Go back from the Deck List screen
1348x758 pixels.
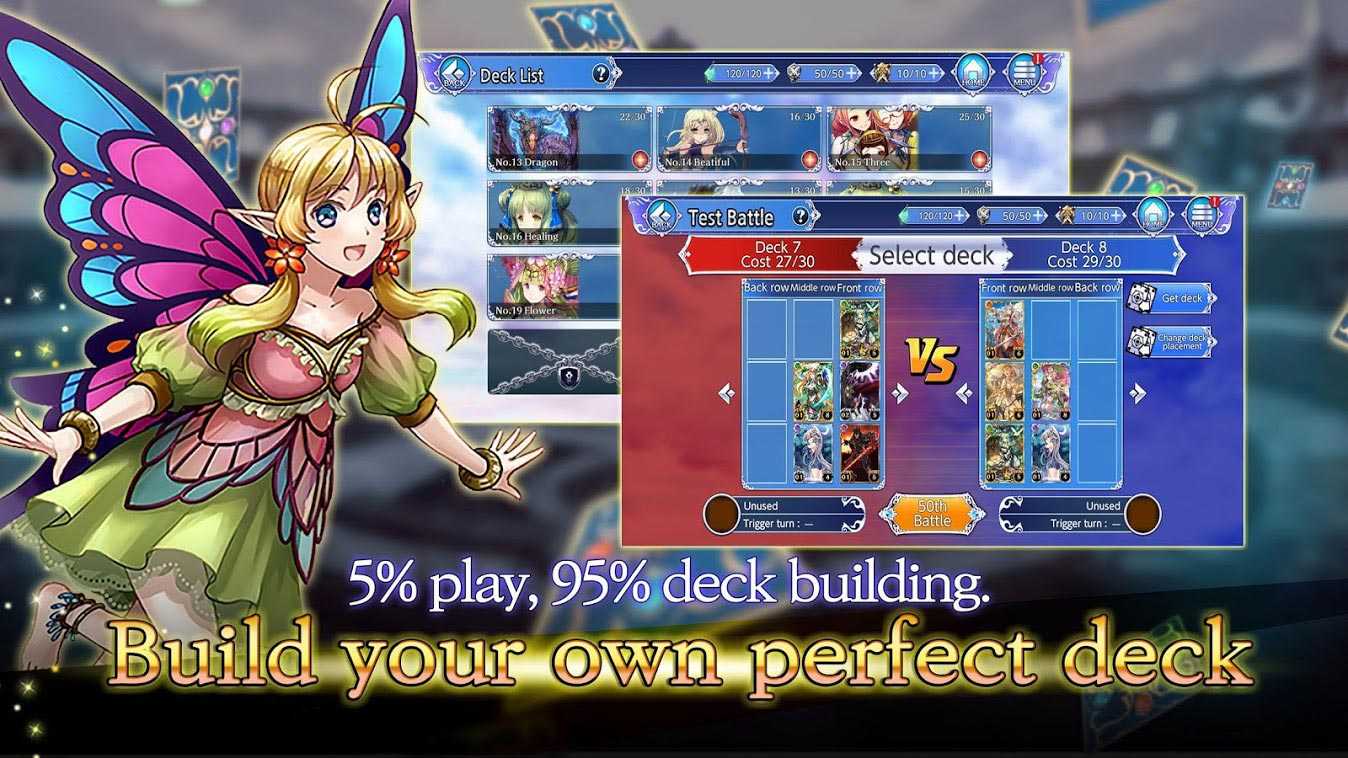456,74
